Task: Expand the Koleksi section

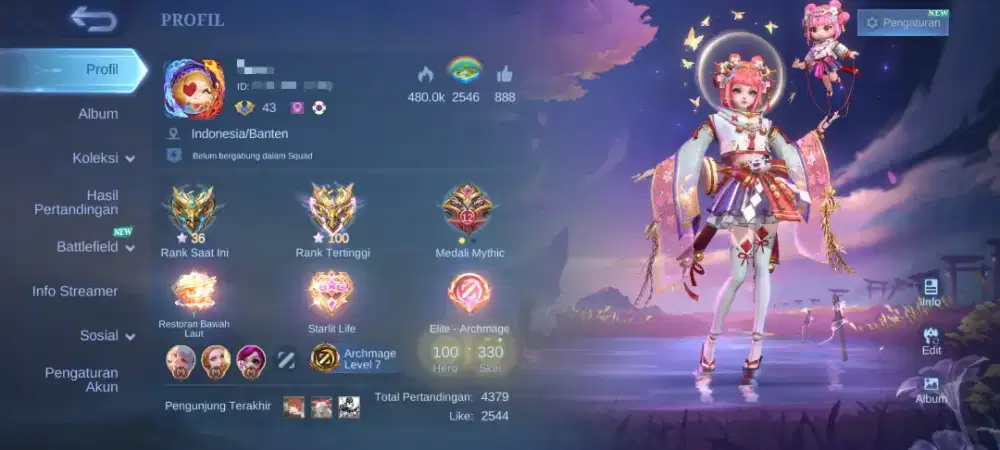Action: (103, 158)
